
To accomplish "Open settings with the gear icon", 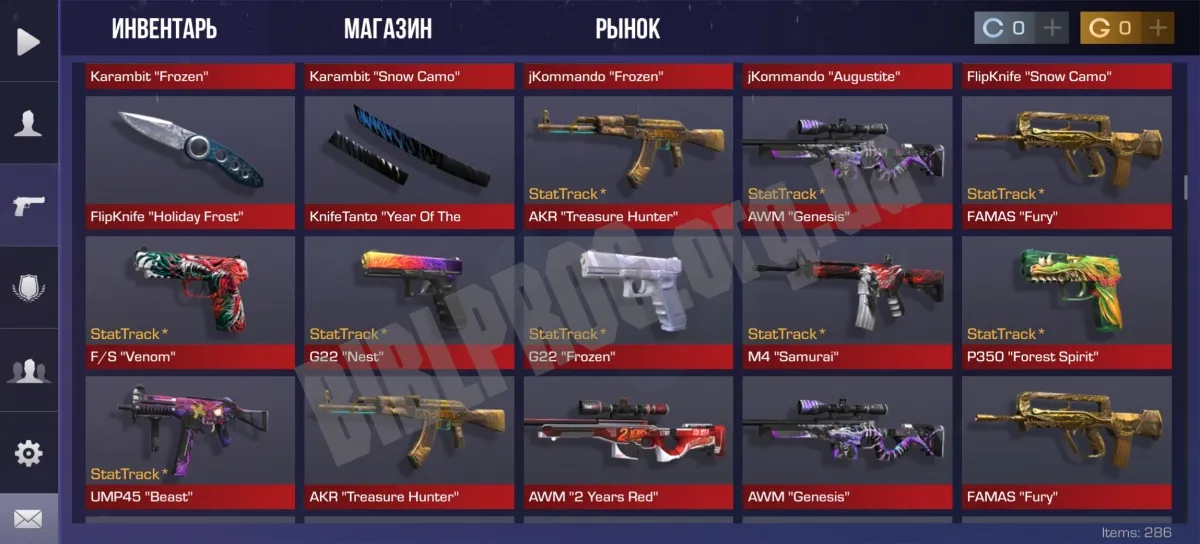I will point(29,453).
